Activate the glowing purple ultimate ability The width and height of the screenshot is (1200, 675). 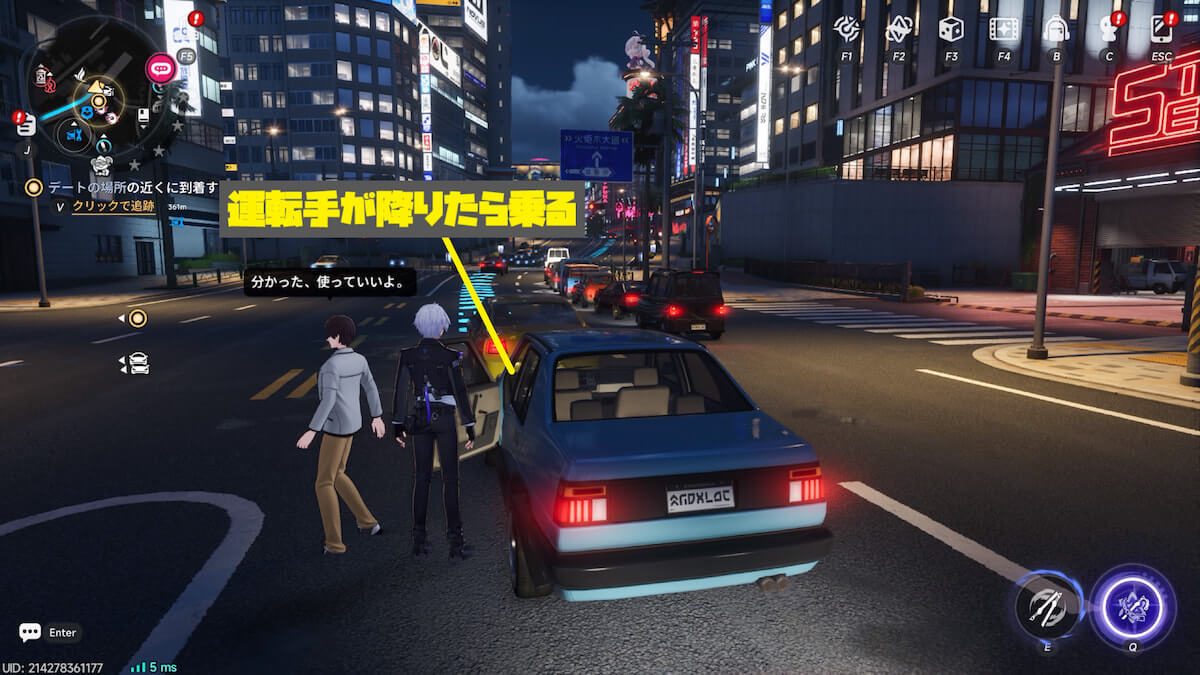click(1132, 607)
